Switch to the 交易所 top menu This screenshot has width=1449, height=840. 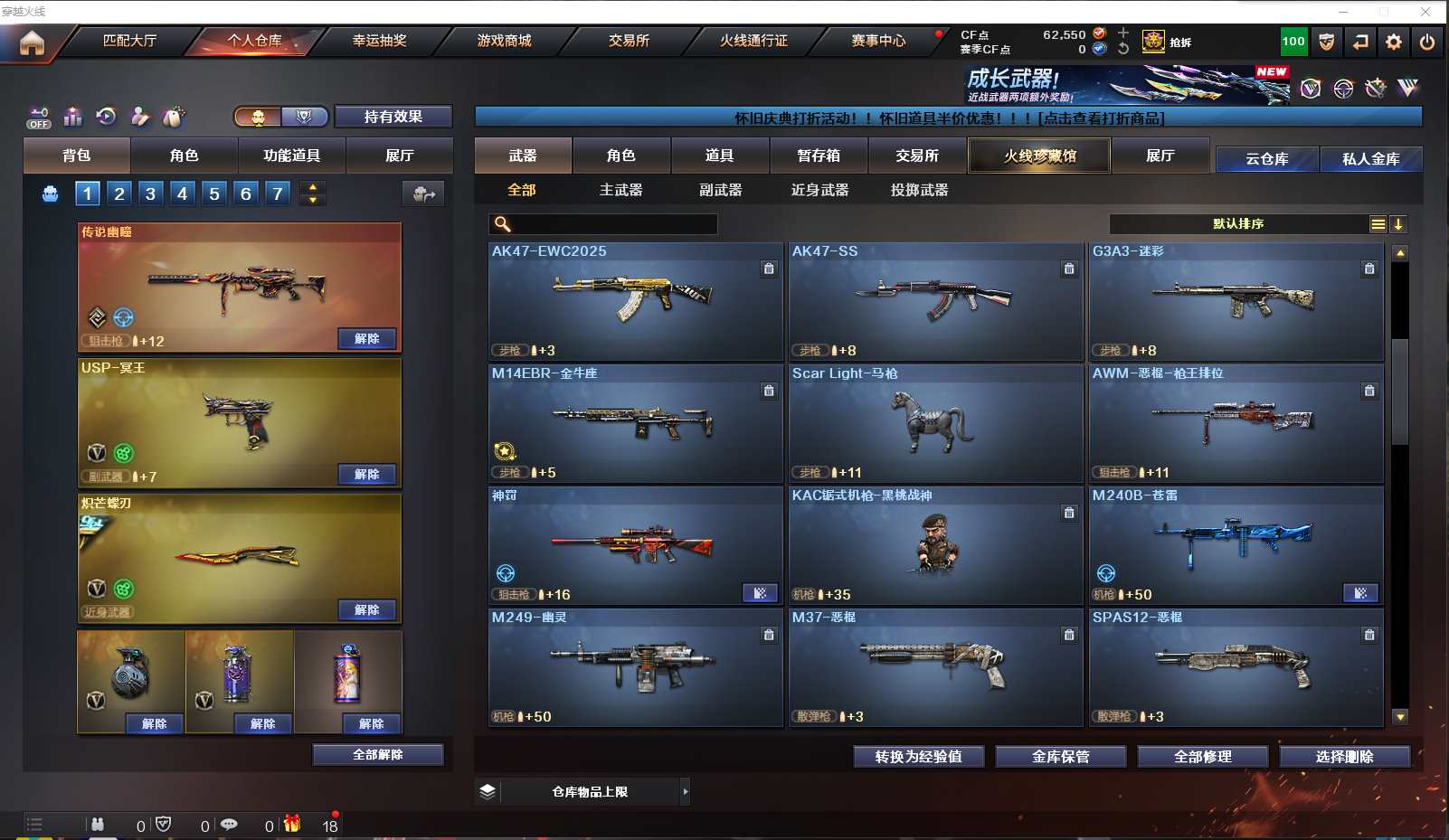click(629, 41)
